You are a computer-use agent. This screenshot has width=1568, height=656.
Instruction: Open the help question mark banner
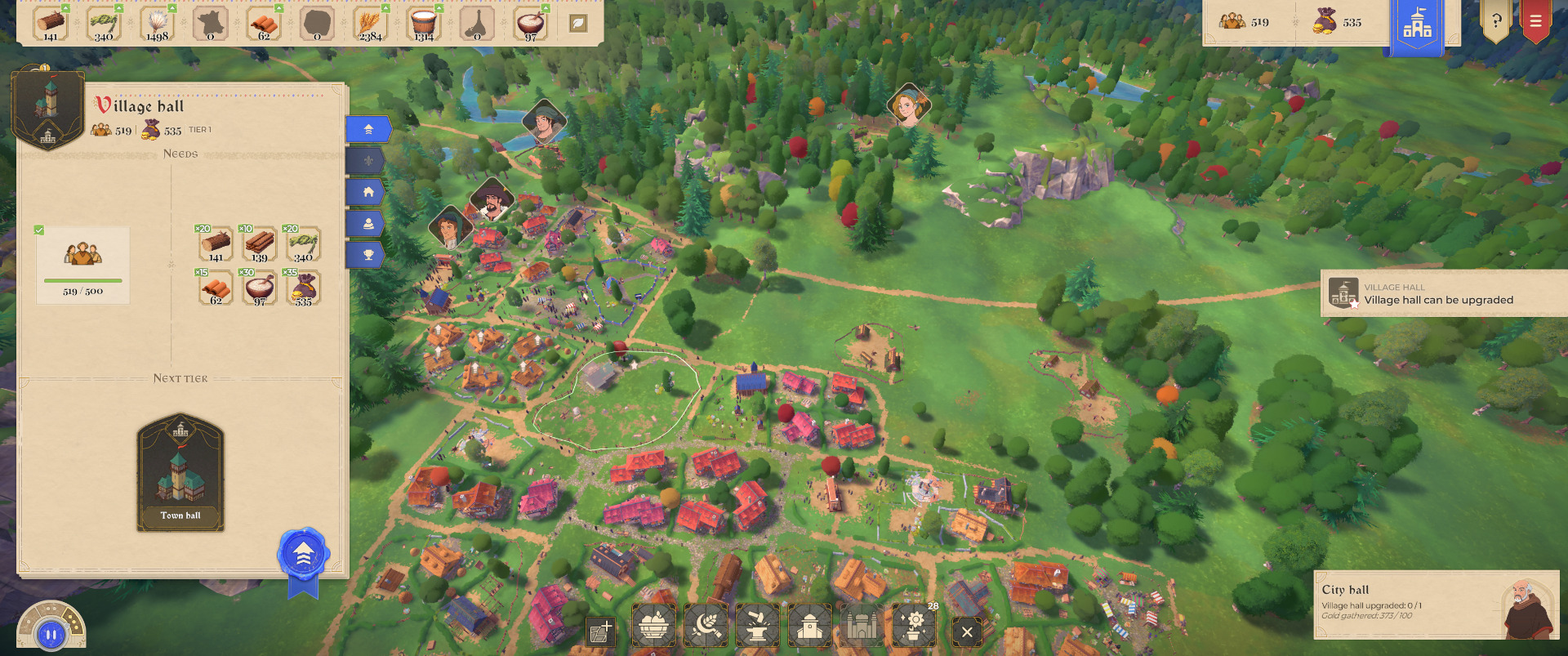click(1495, 21)
